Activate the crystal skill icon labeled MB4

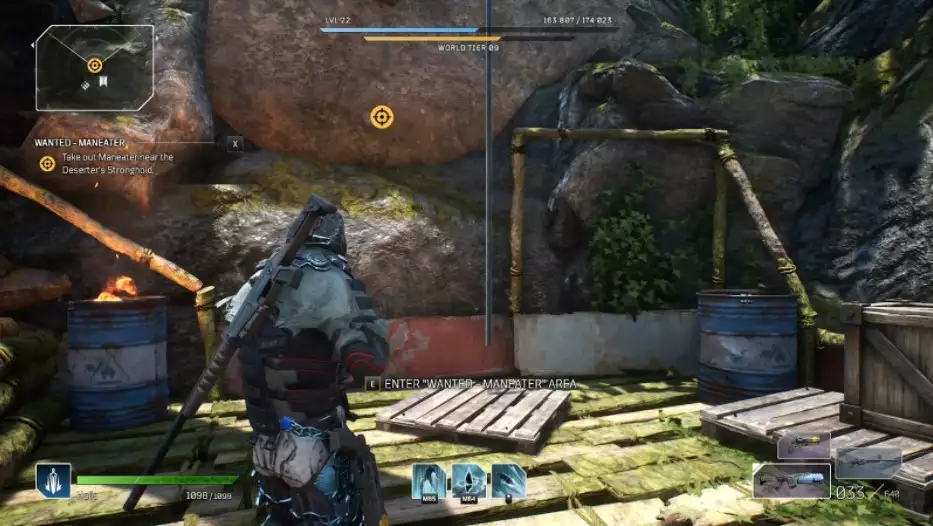coord(469,481)
